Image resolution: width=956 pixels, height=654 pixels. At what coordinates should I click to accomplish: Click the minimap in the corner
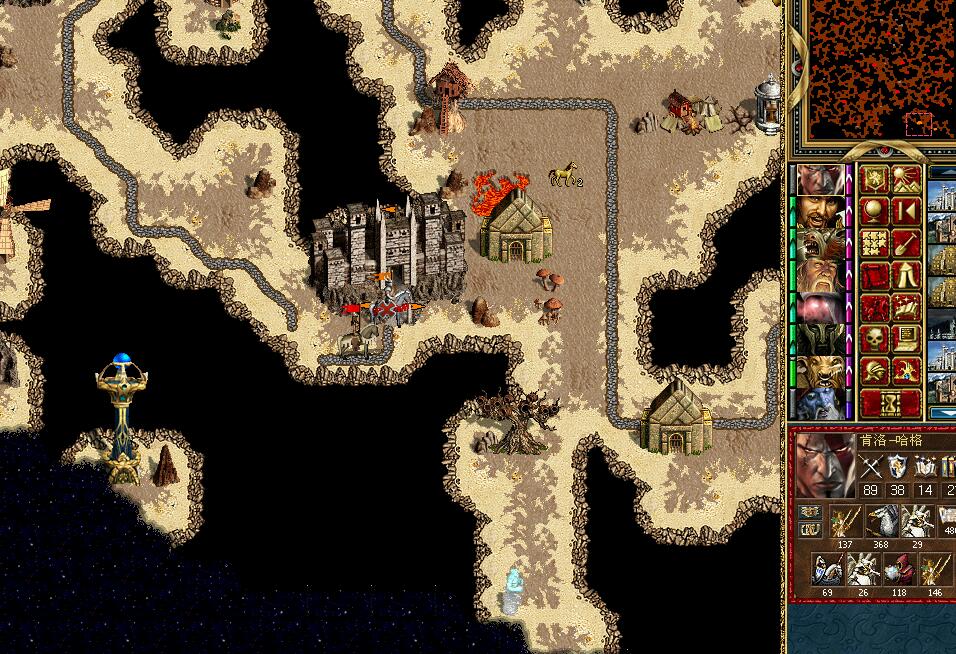coord(868,70)
